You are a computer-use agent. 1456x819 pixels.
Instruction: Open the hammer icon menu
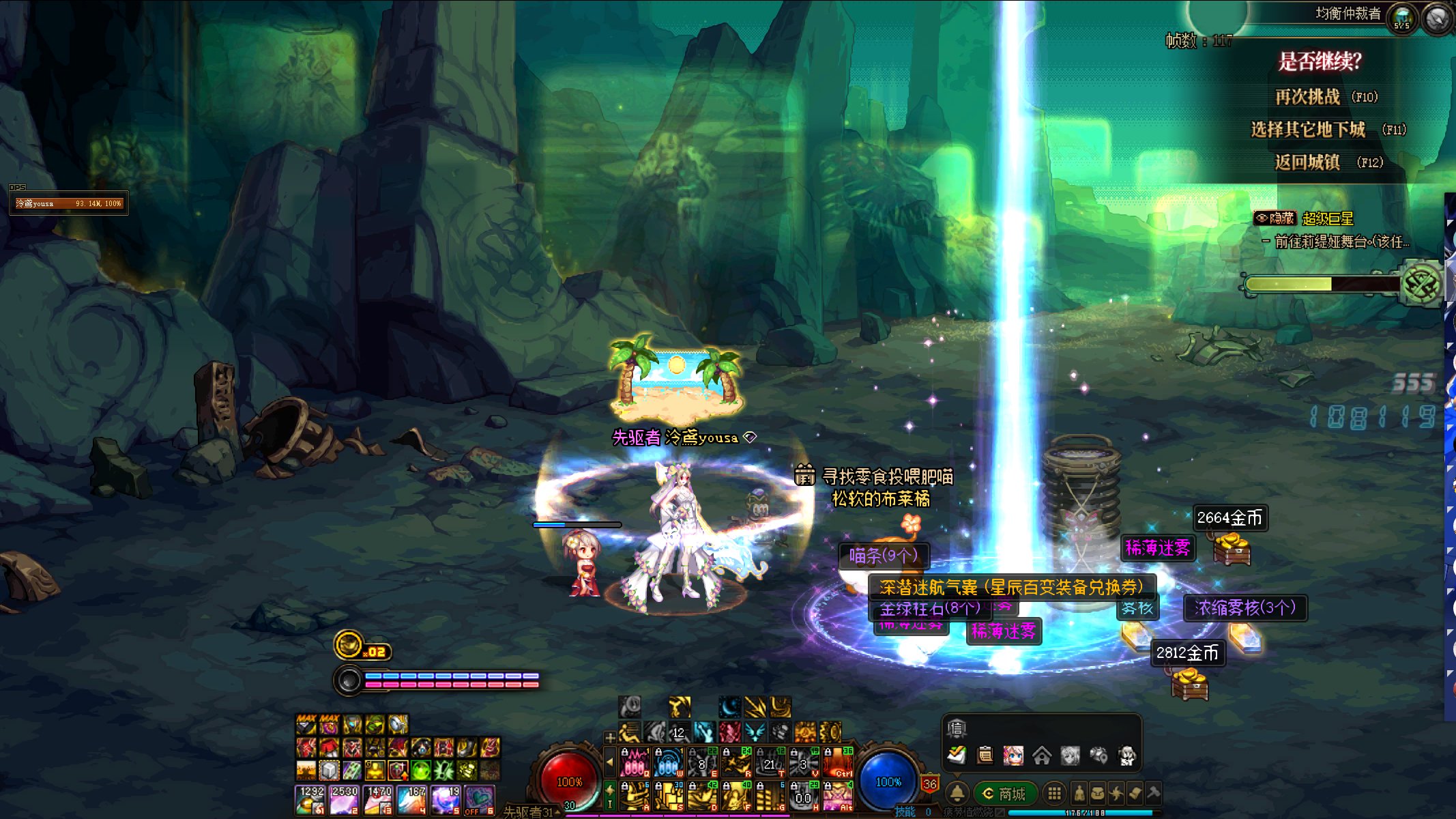(x=1153, y=793)
